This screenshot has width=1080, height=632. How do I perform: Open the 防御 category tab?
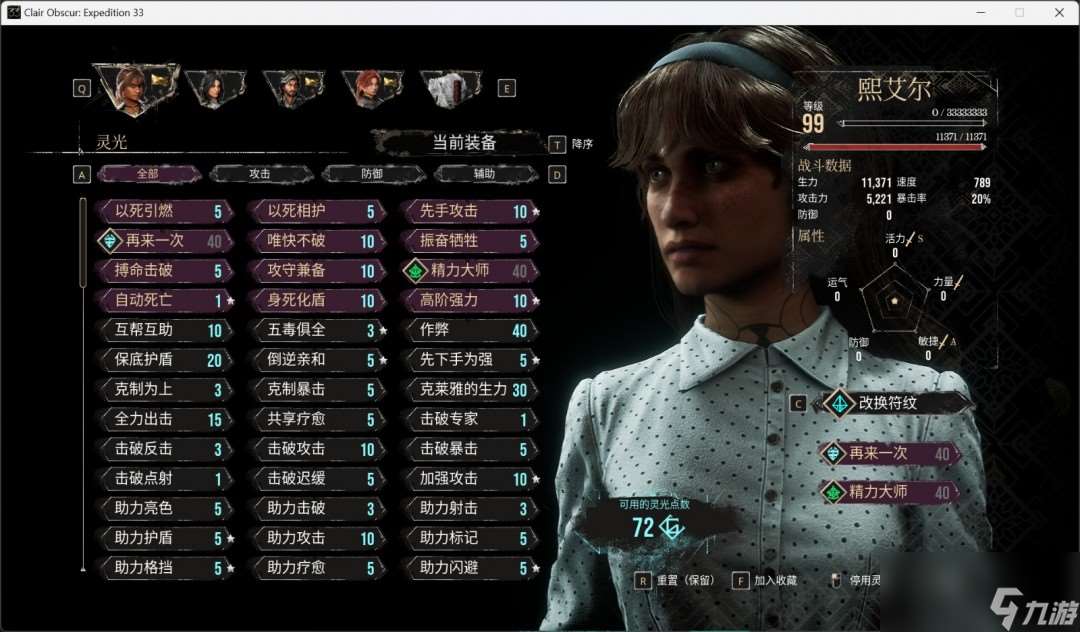(372, 174)
